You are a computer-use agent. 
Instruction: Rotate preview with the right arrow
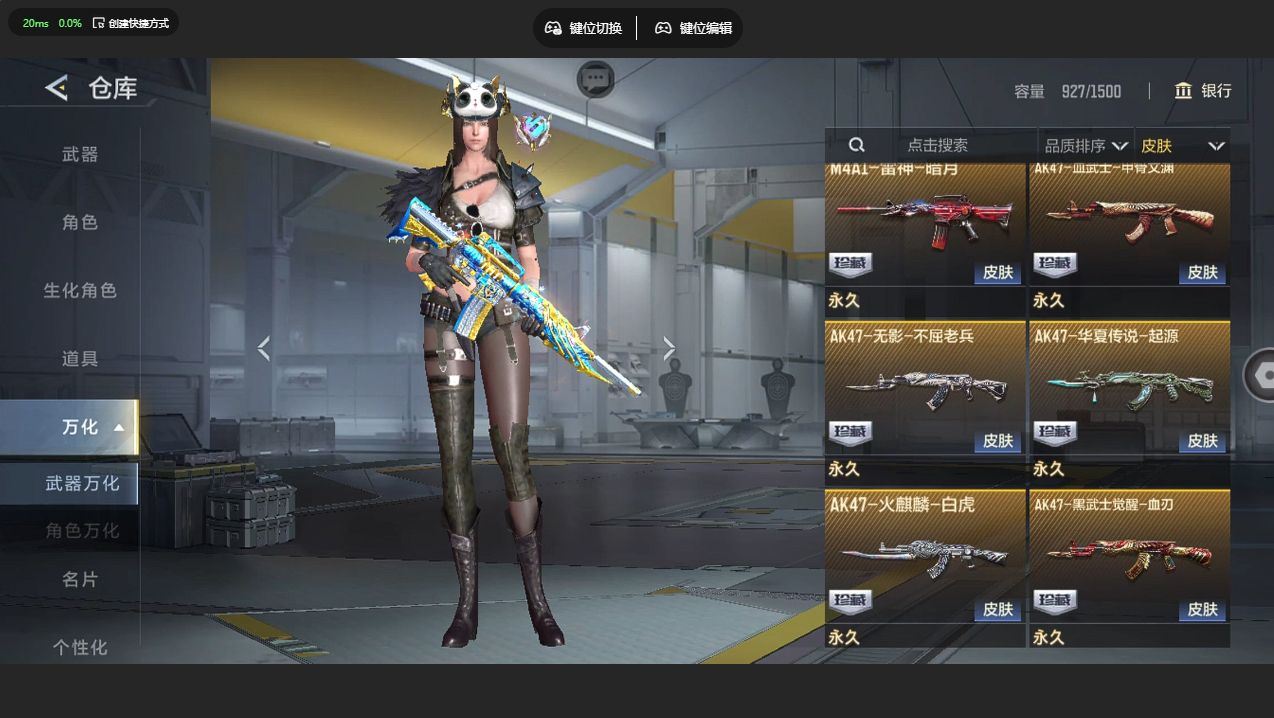pyautogui.click(x=669, y=348)
